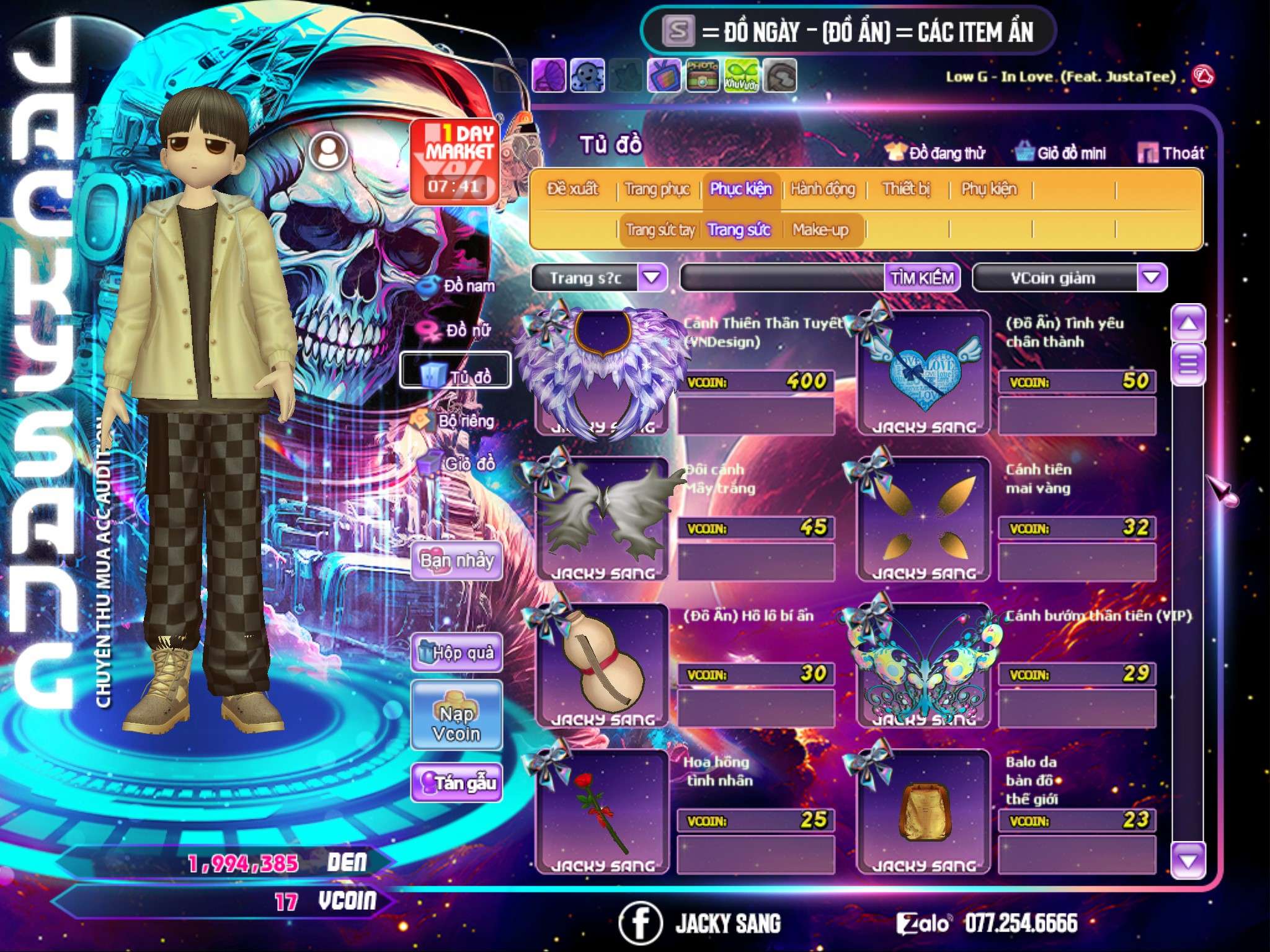Open the 1 Day Market icon
This screenshot has width=1270, height=952.
tap(455, 162)
